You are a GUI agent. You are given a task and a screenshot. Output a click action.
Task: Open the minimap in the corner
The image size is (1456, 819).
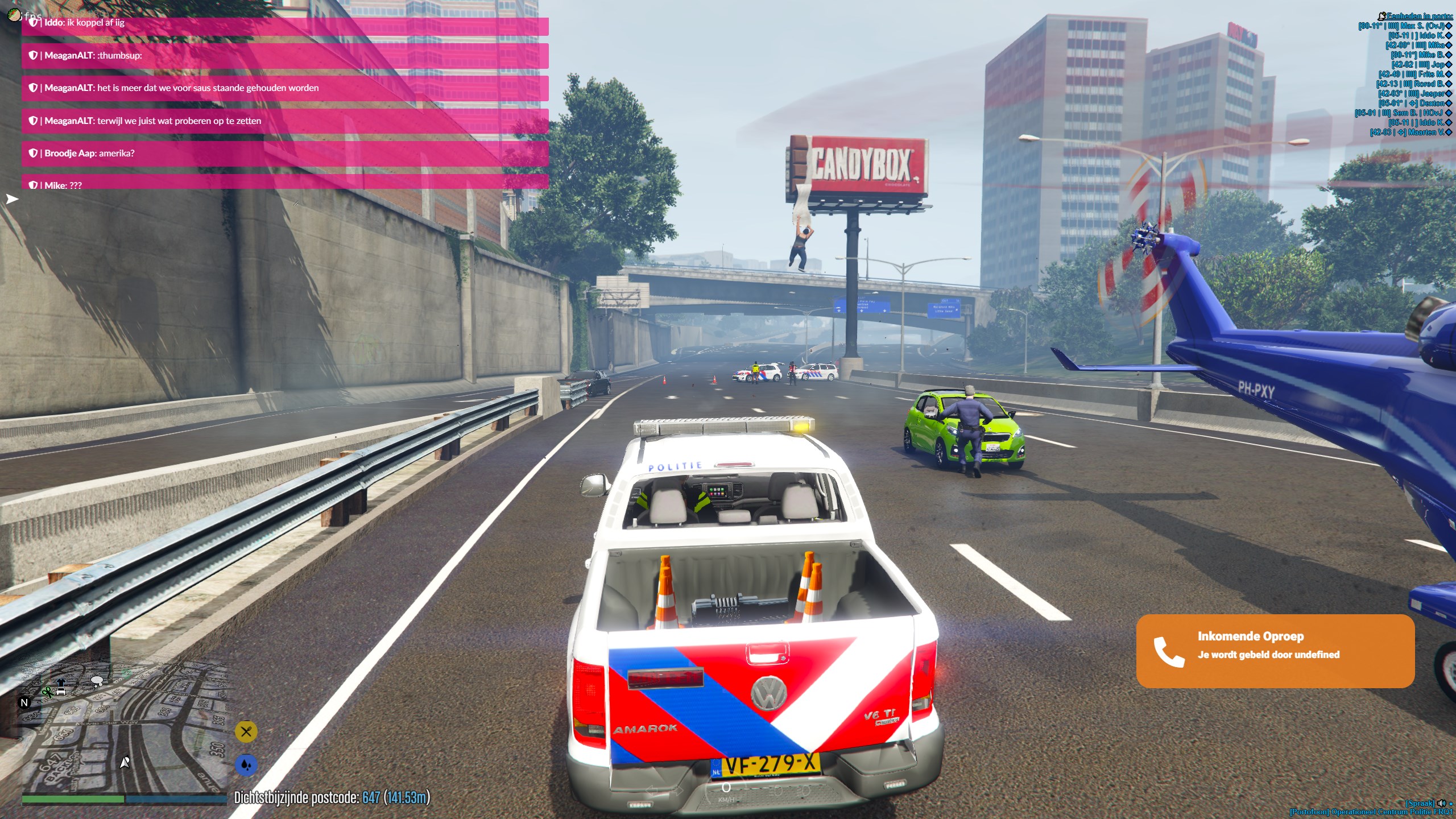[x=124, y=733]
